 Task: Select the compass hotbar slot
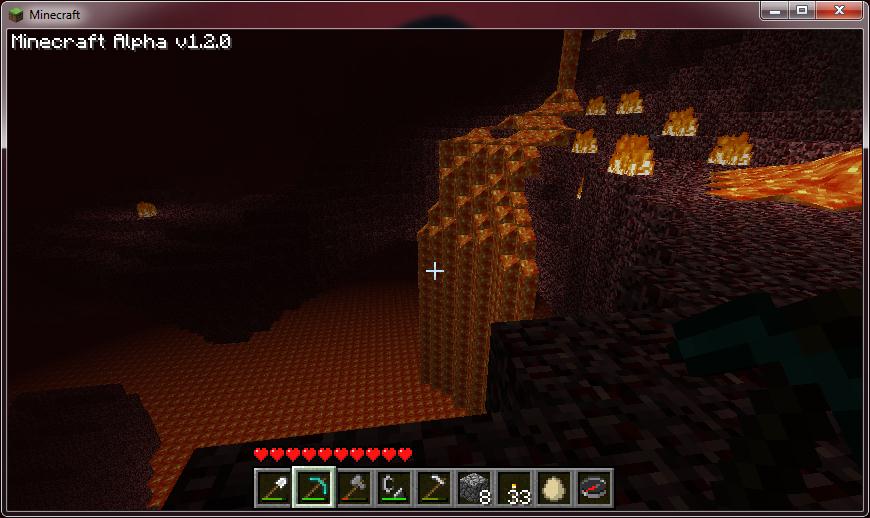(x=593, y=488)
